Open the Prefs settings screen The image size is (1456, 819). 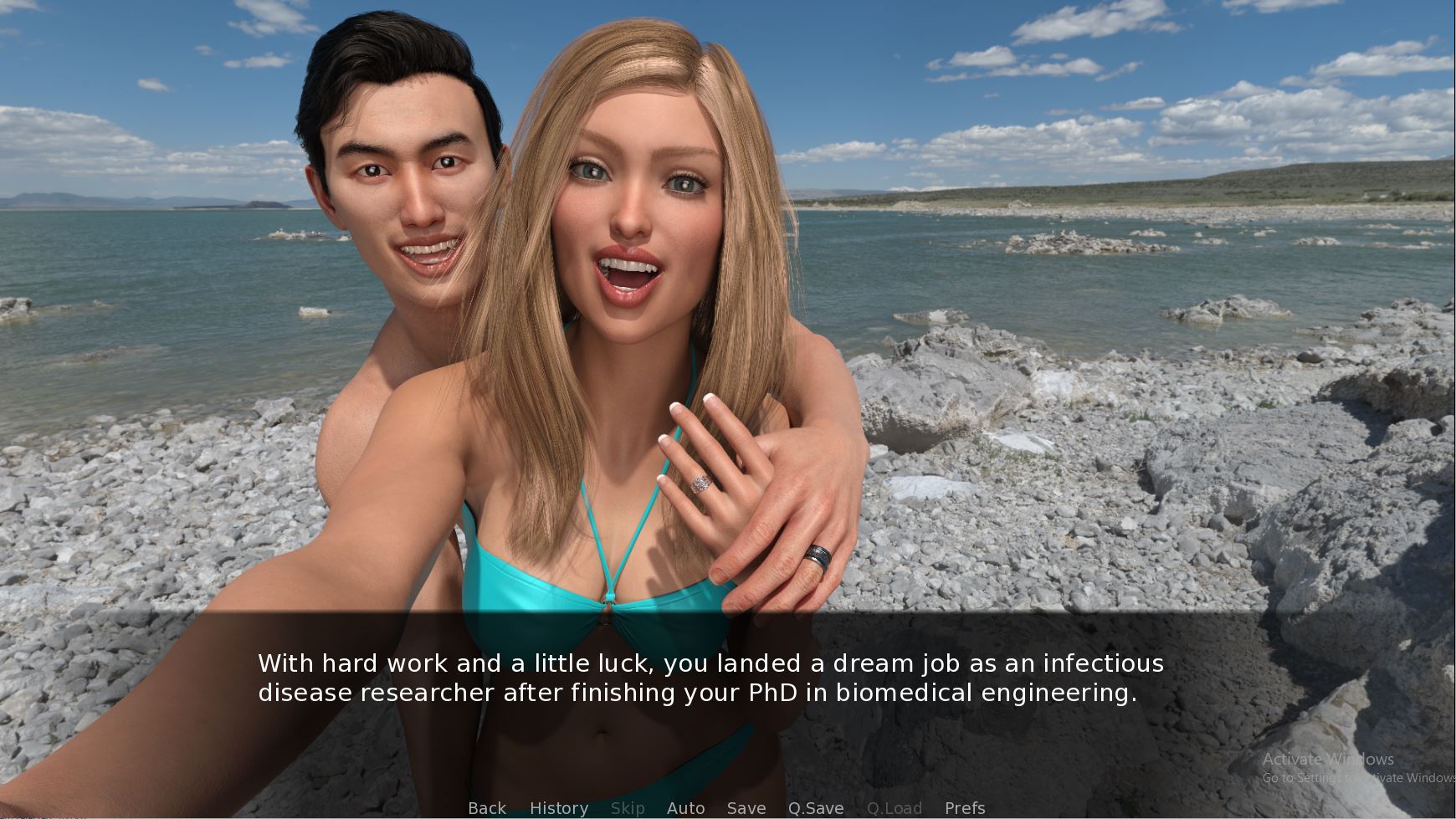pos(965,808)
